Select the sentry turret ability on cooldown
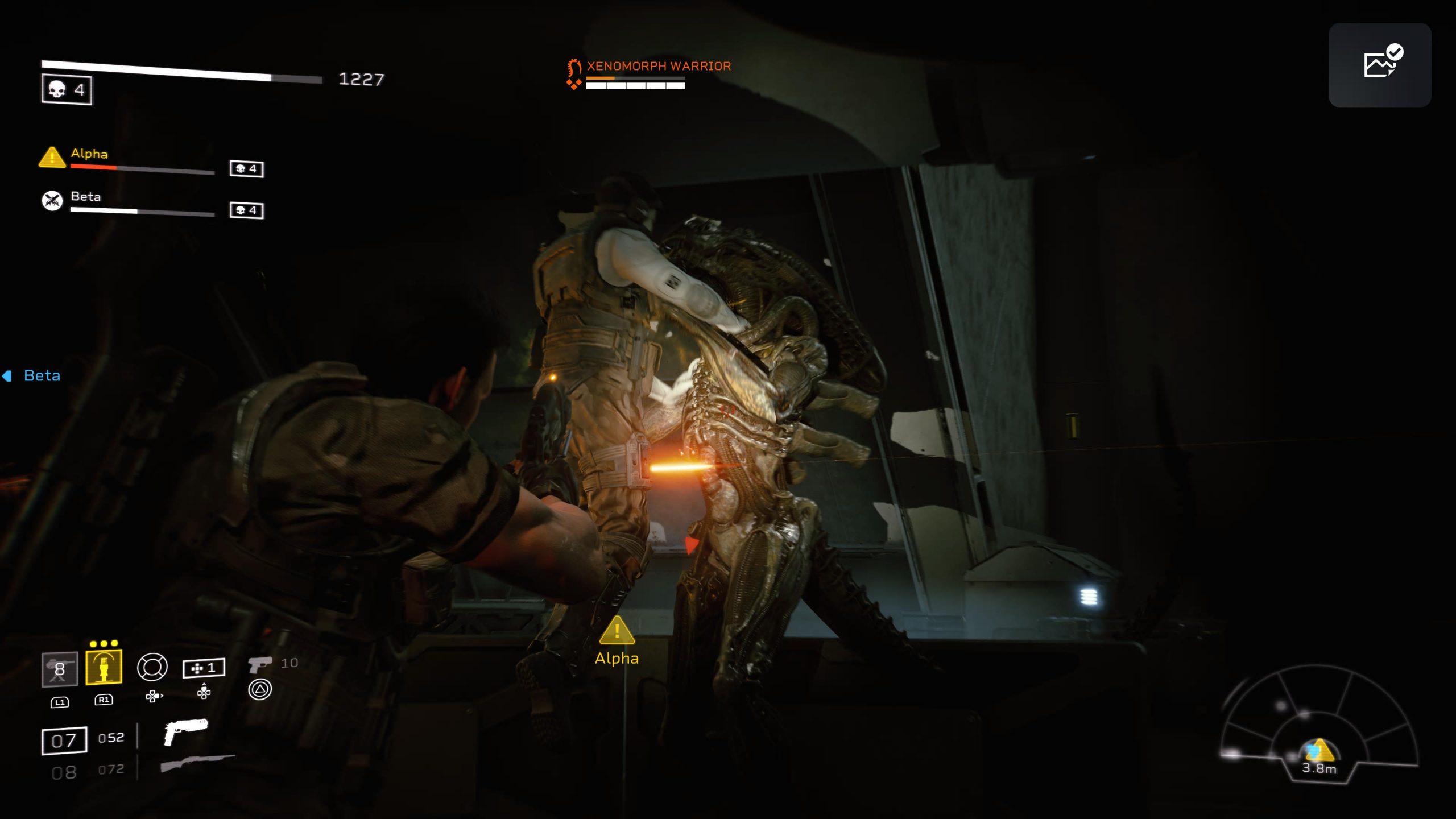Viewport: 1456px width, 819px height. coord(59,669)
